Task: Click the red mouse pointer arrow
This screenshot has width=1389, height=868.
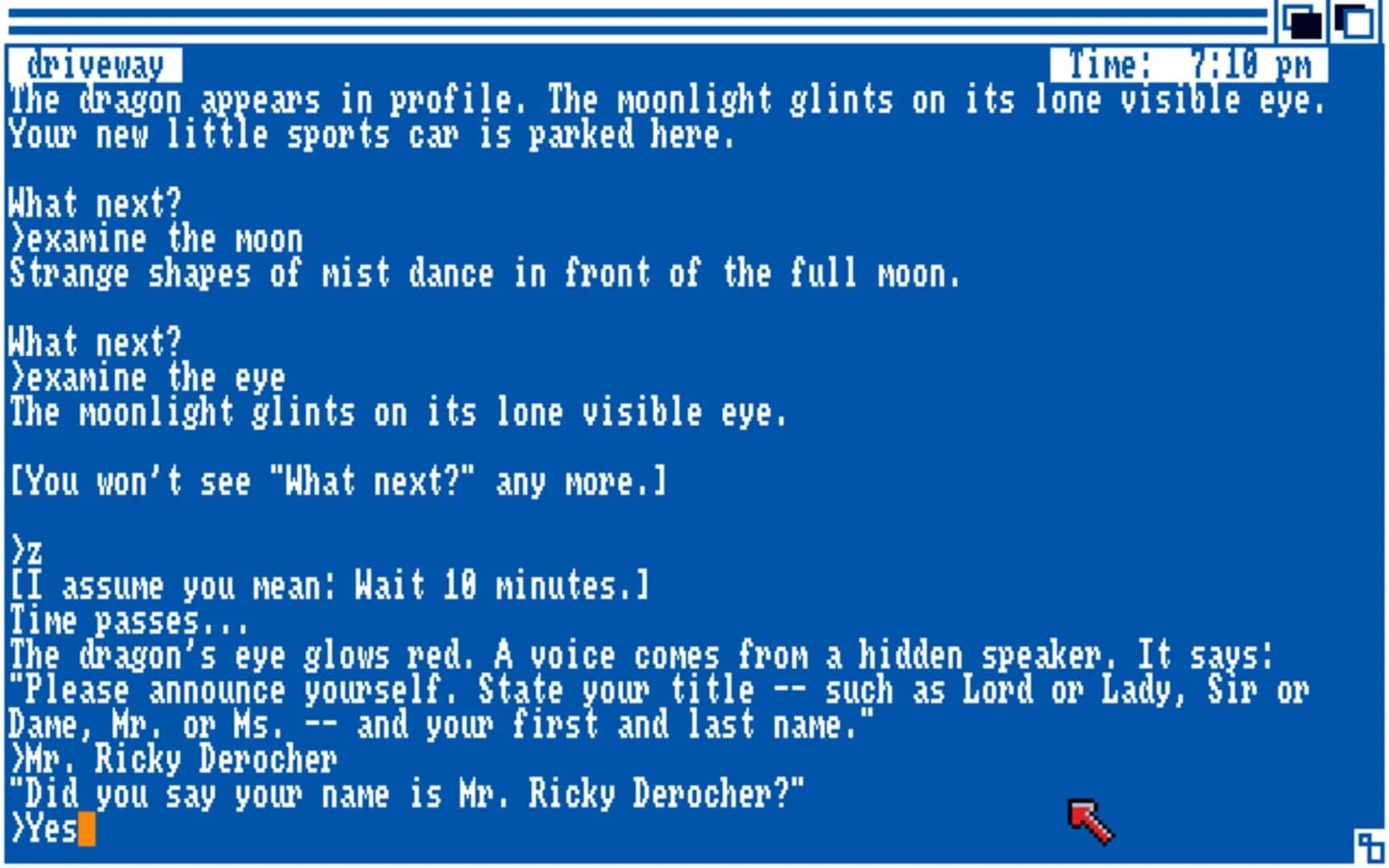Action: coord(1089,812)
